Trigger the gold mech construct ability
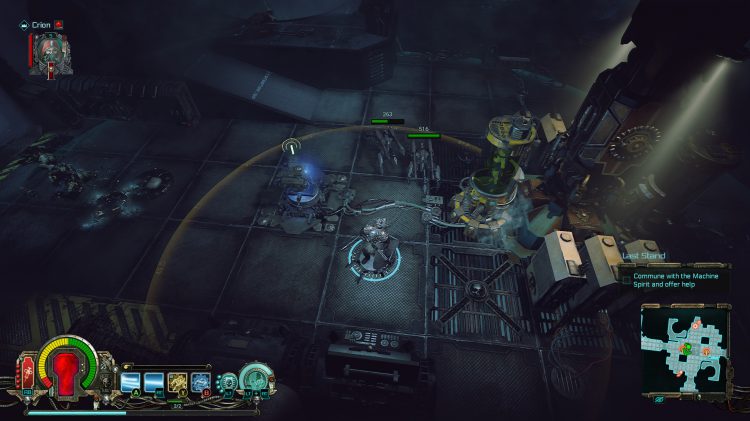 coord(177,381)
